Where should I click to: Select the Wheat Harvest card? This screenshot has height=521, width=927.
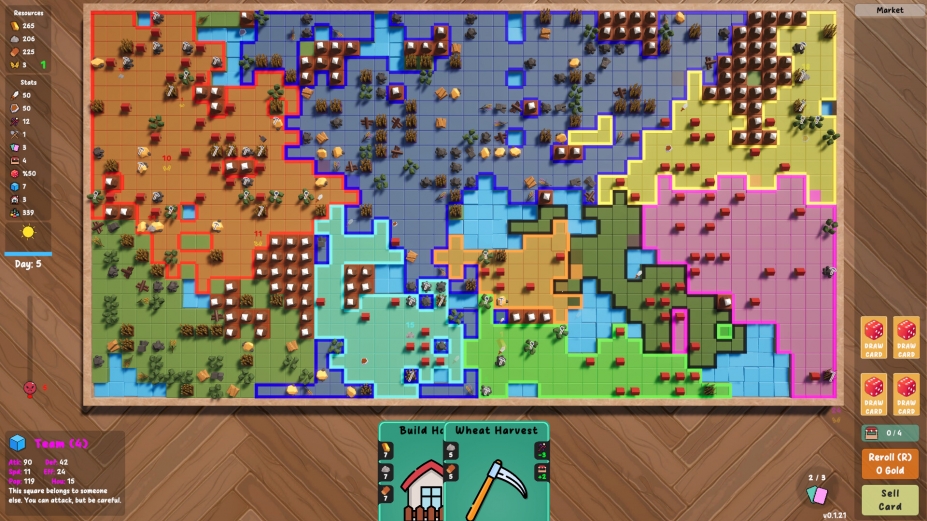[497, 472]
